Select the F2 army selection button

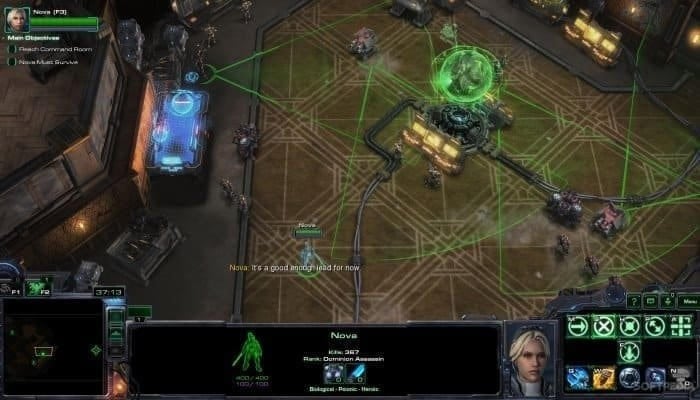(41, 289)
